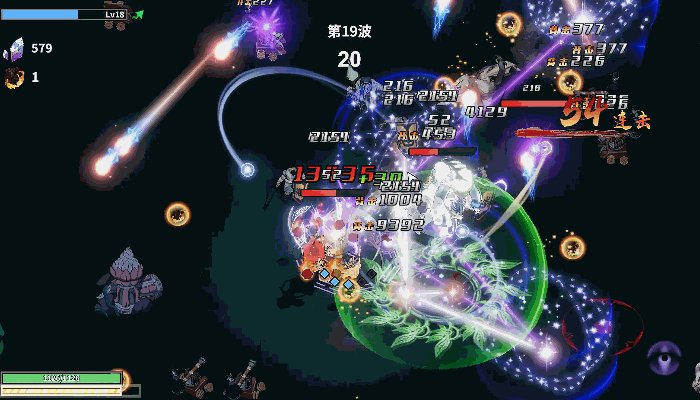The image size is (700, 400).
Task: Click the fiery ring item icon
Action: pyautogui.click(x=14, y=77)
